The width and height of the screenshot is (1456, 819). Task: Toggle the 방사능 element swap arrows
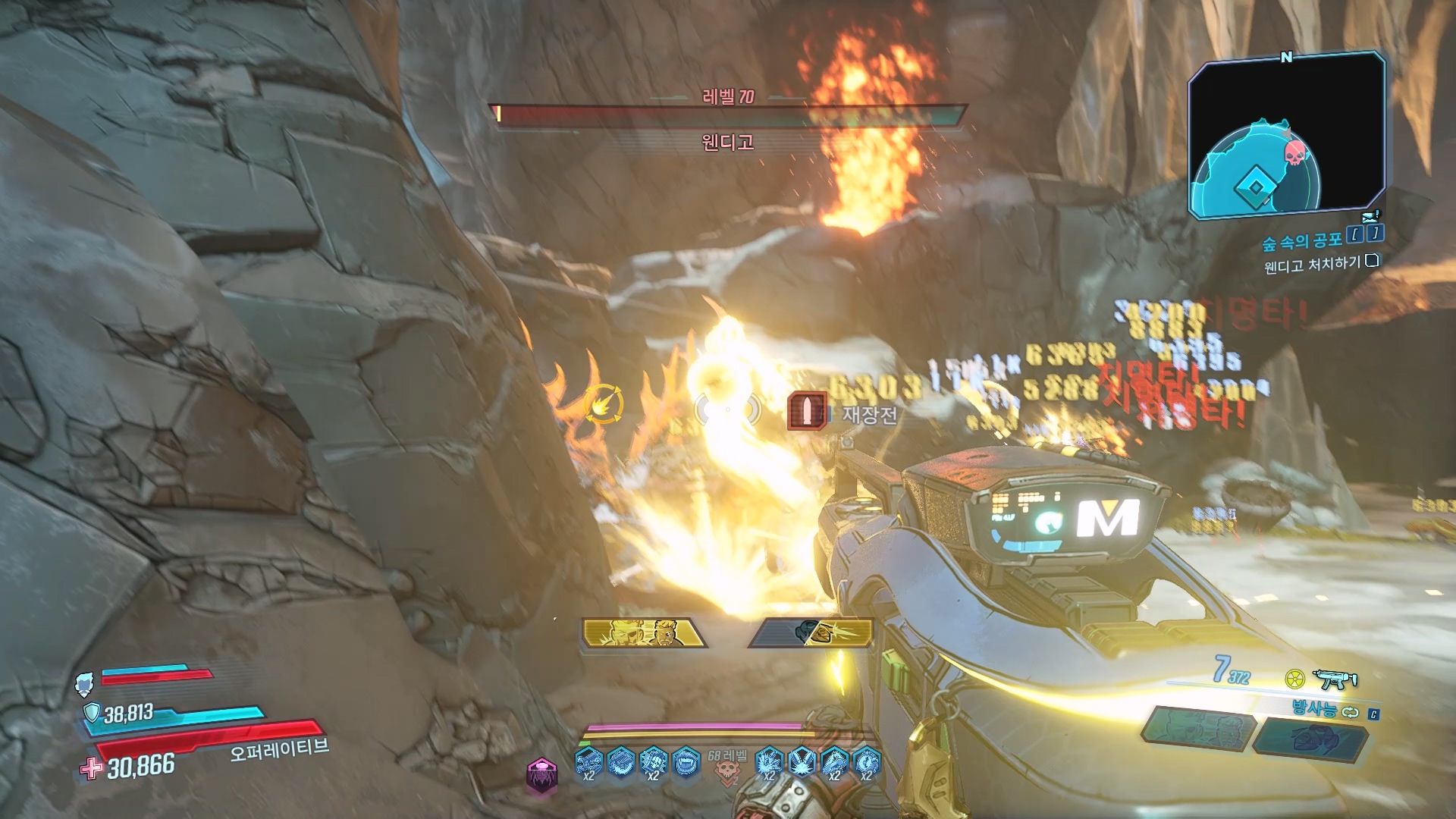click(1350, 712)
